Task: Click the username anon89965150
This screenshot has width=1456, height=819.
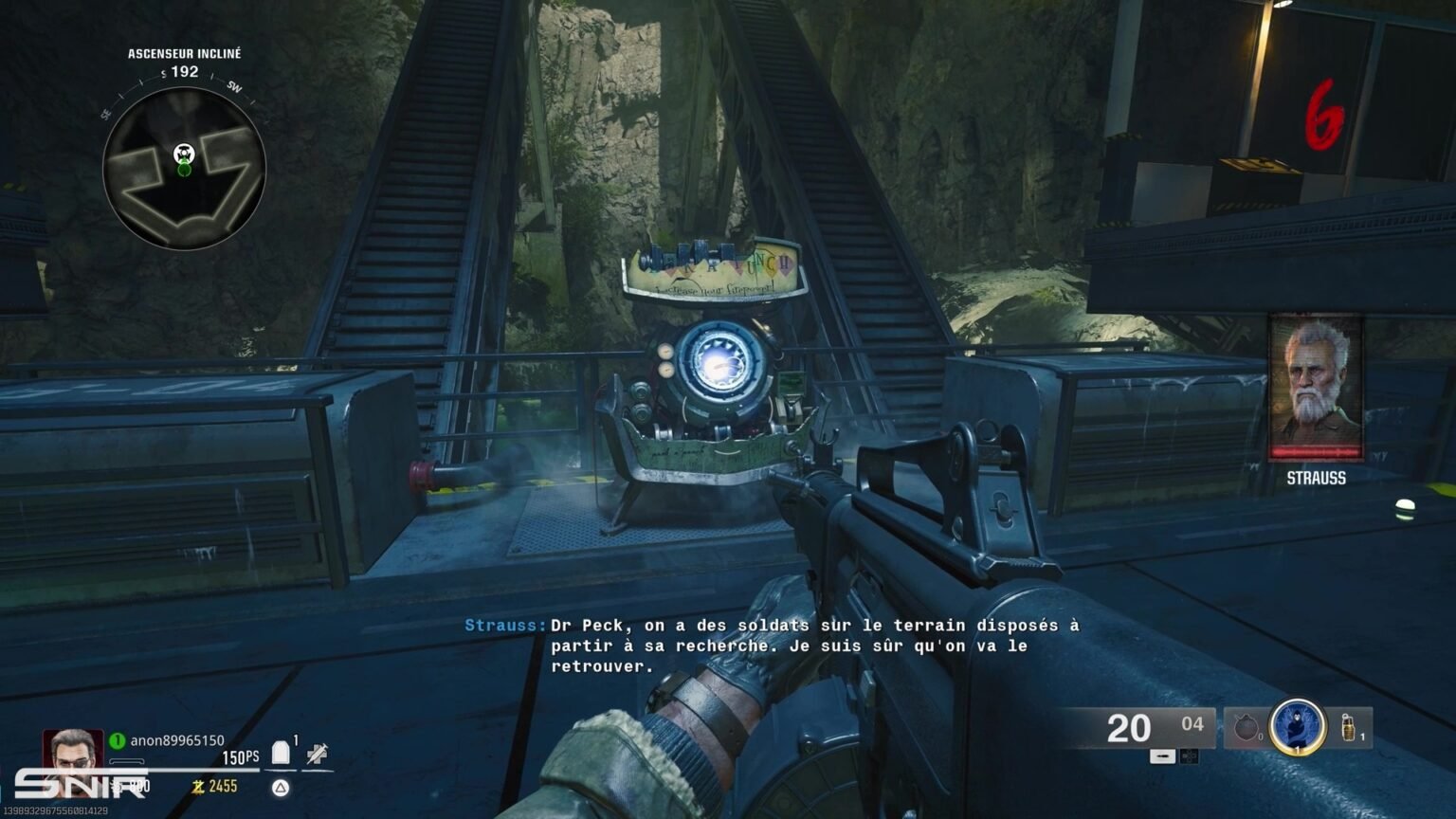Action: [x=176, y=739]
